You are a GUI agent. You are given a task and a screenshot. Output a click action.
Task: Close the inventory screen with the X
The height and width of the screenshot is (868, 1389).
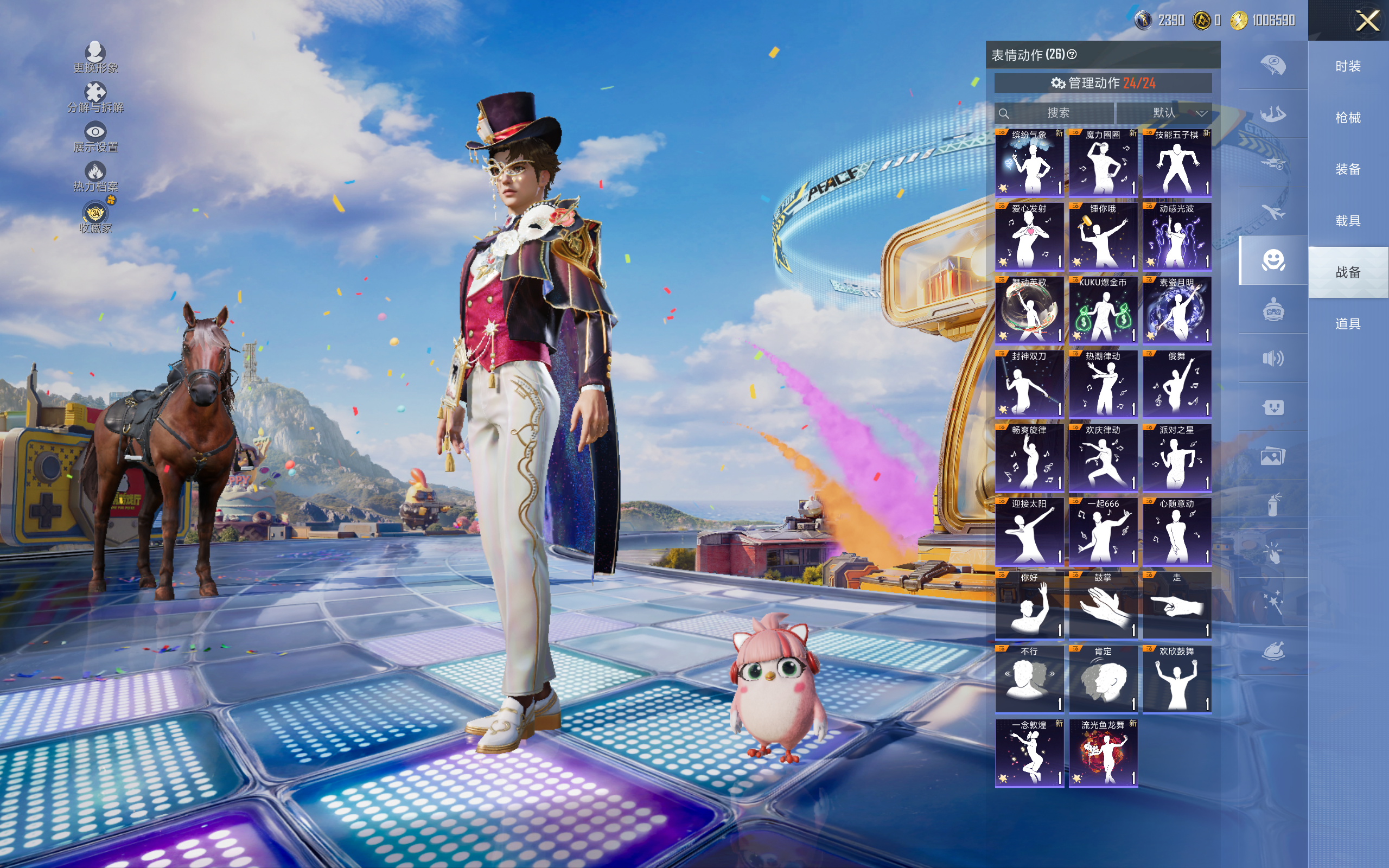tap(1367, 21)
